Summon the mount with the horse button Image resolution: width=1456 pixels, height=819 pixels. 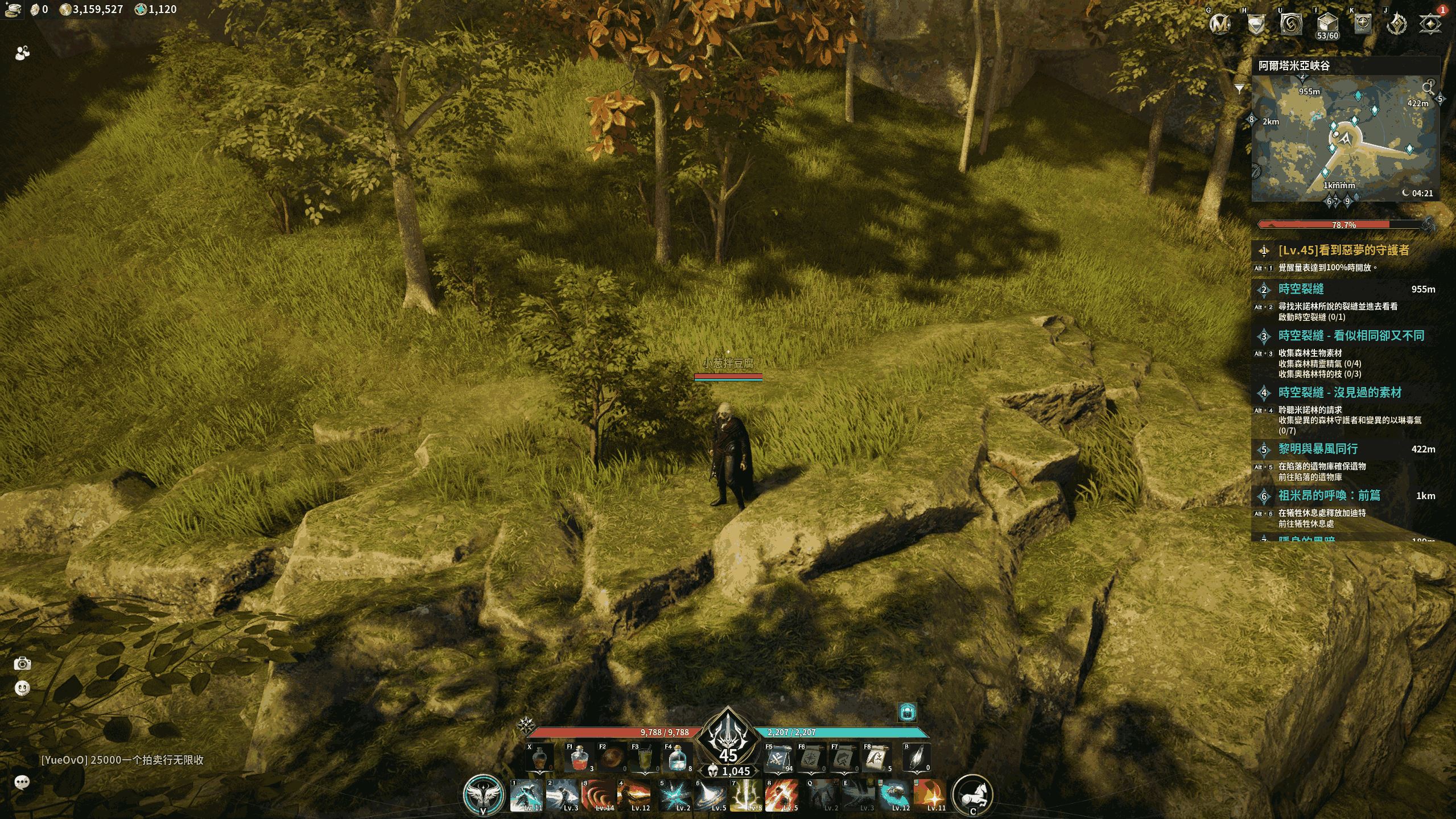(972, 794)
